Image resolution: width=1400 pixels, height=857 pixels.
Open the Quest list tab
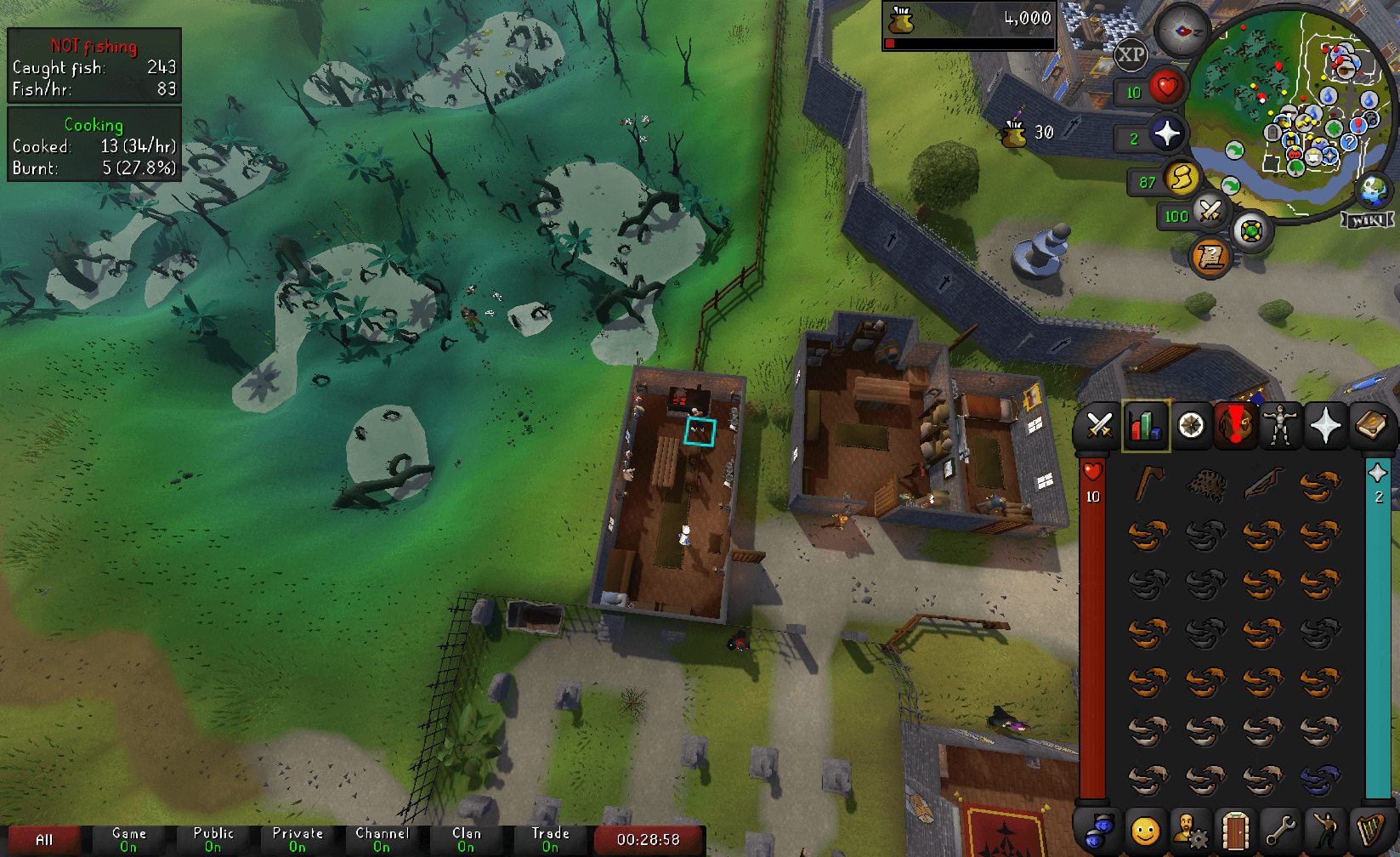click(1192, 426)
